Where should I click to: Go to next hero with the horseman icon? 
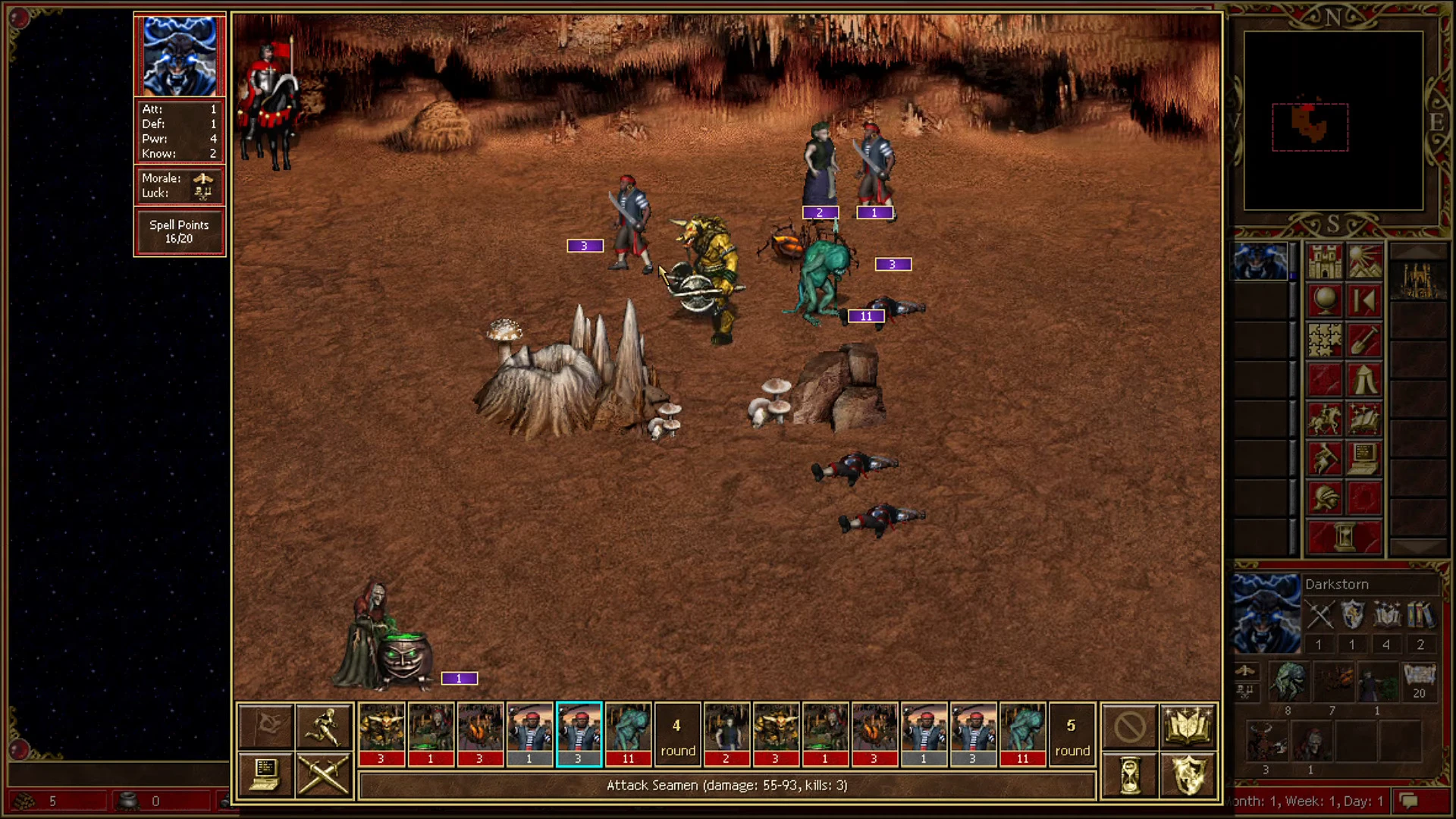click(x=1324, y=419)
